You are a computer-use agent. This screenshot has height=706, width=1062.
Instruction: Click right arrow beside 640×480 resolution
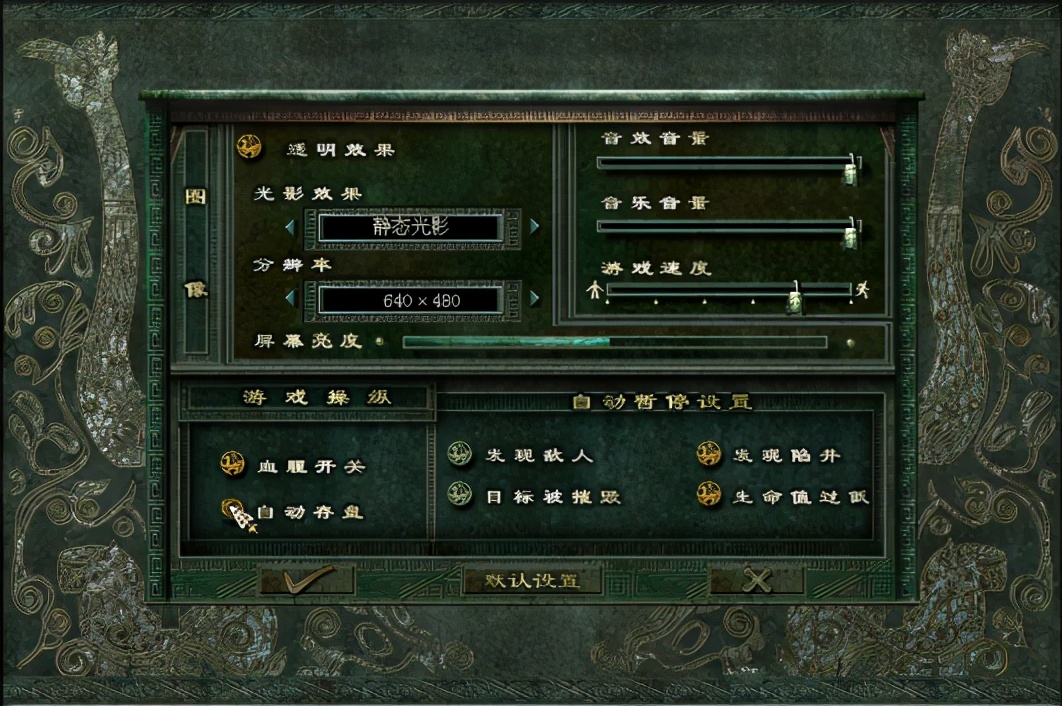(534, 298)
